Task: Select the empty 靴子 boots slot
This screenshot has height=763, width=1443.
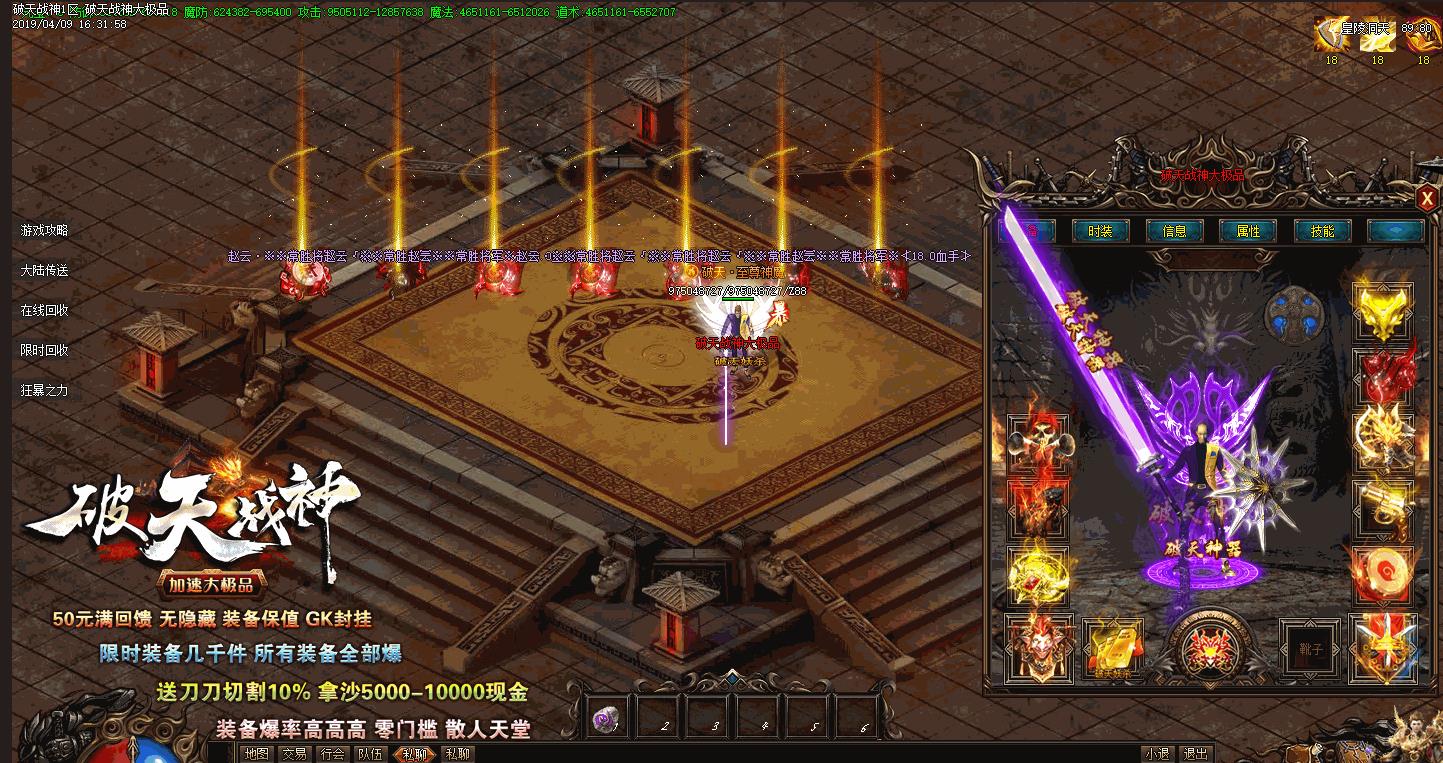Action: pyautogui.click(x=1309, y=649)
